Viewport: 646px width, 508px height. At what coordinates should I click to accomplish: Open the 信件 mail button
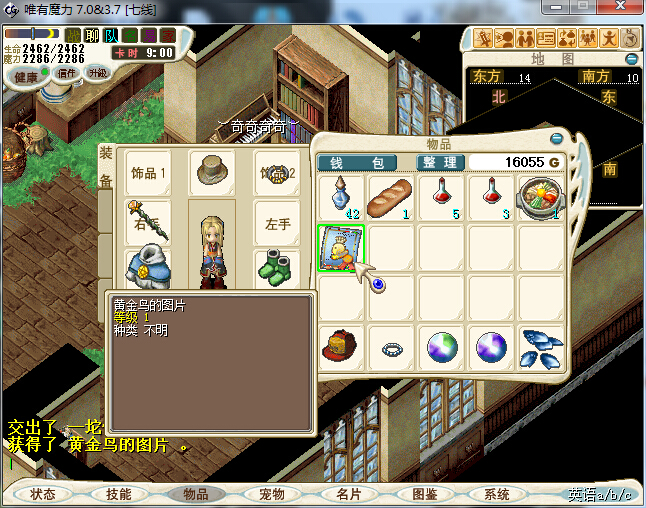(67, 73)
